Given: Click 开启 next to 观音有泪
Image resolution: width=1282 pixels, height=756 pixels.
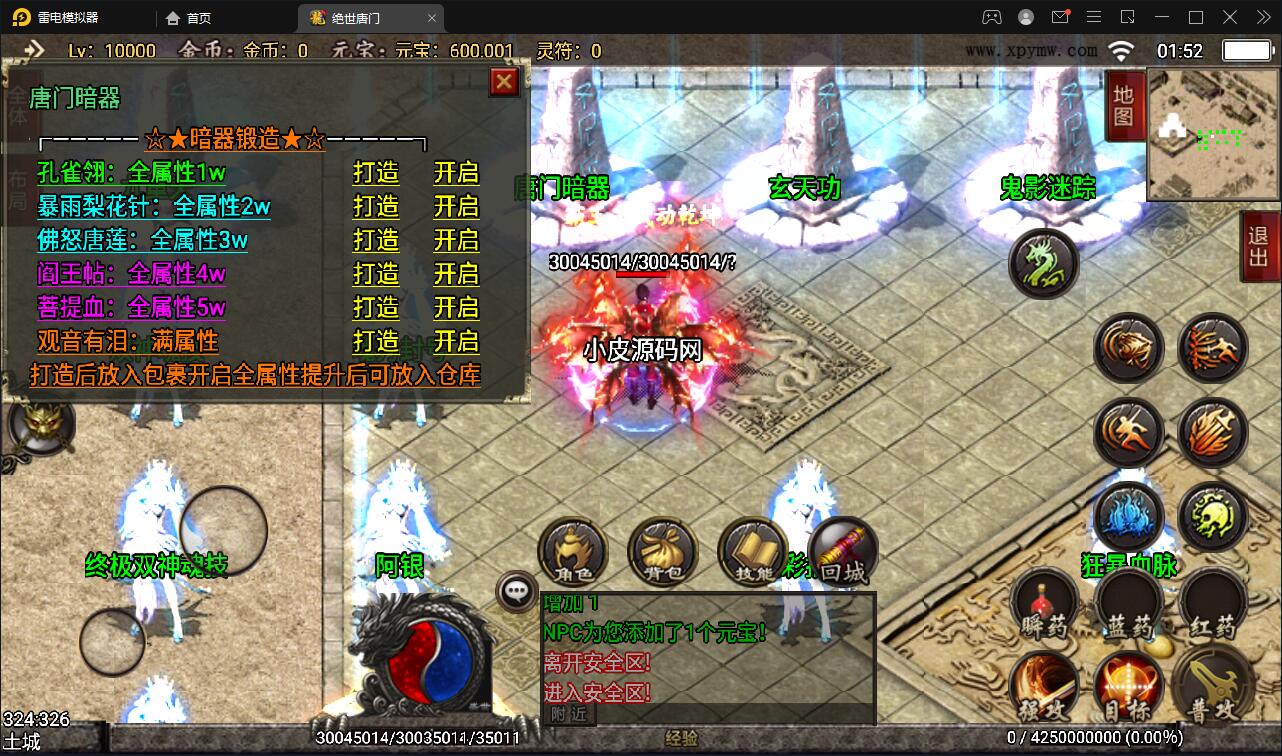Looking at the screenshot, I should [x=457, y=342].
